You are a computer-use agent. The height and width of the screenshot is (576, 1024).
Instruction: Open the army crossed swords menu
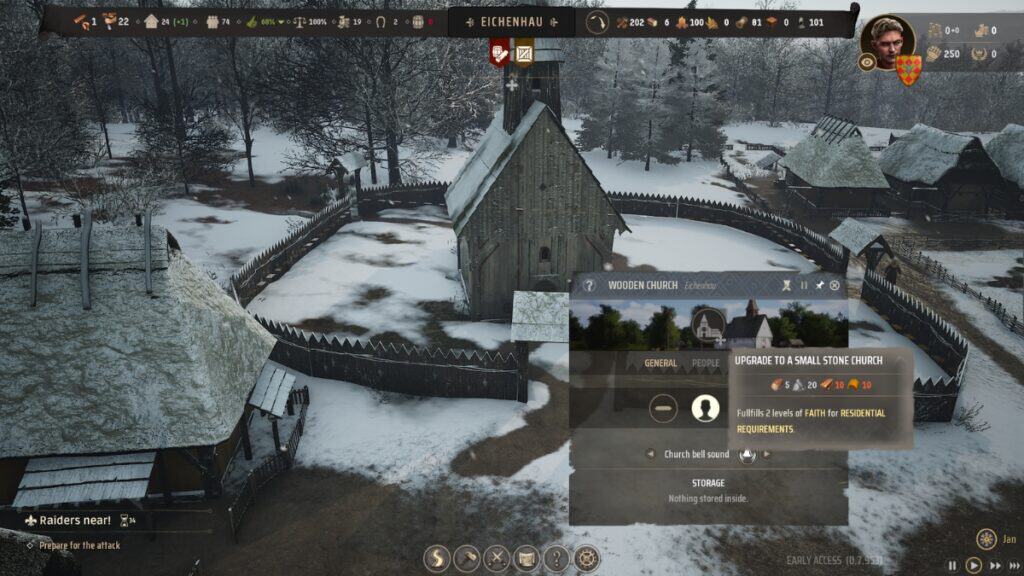pos(496,558)
